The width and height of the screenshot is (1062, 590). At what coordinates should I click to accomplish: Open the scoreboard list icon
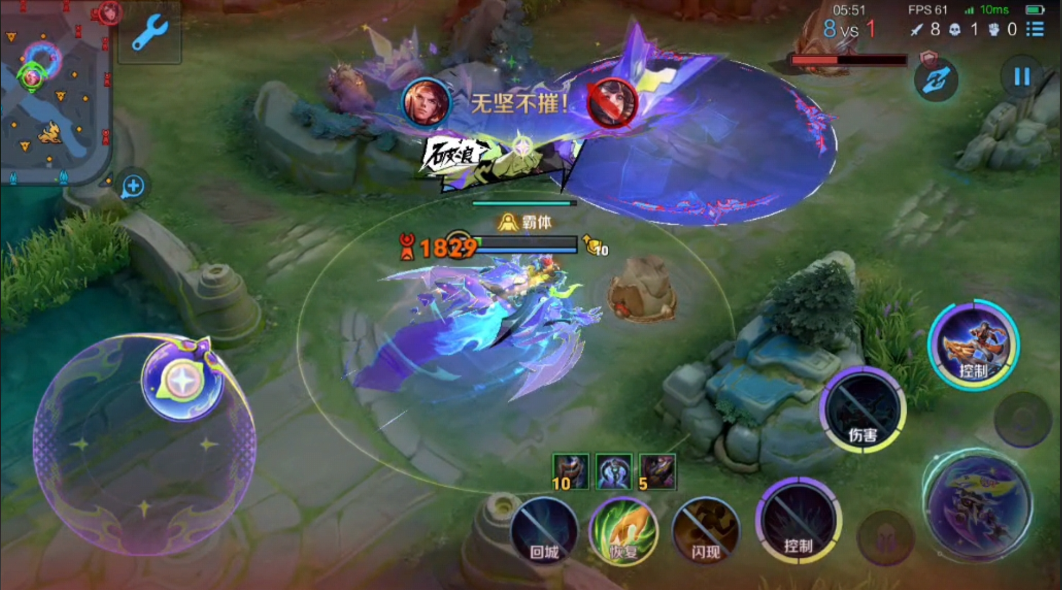(x=1042, y=31)
